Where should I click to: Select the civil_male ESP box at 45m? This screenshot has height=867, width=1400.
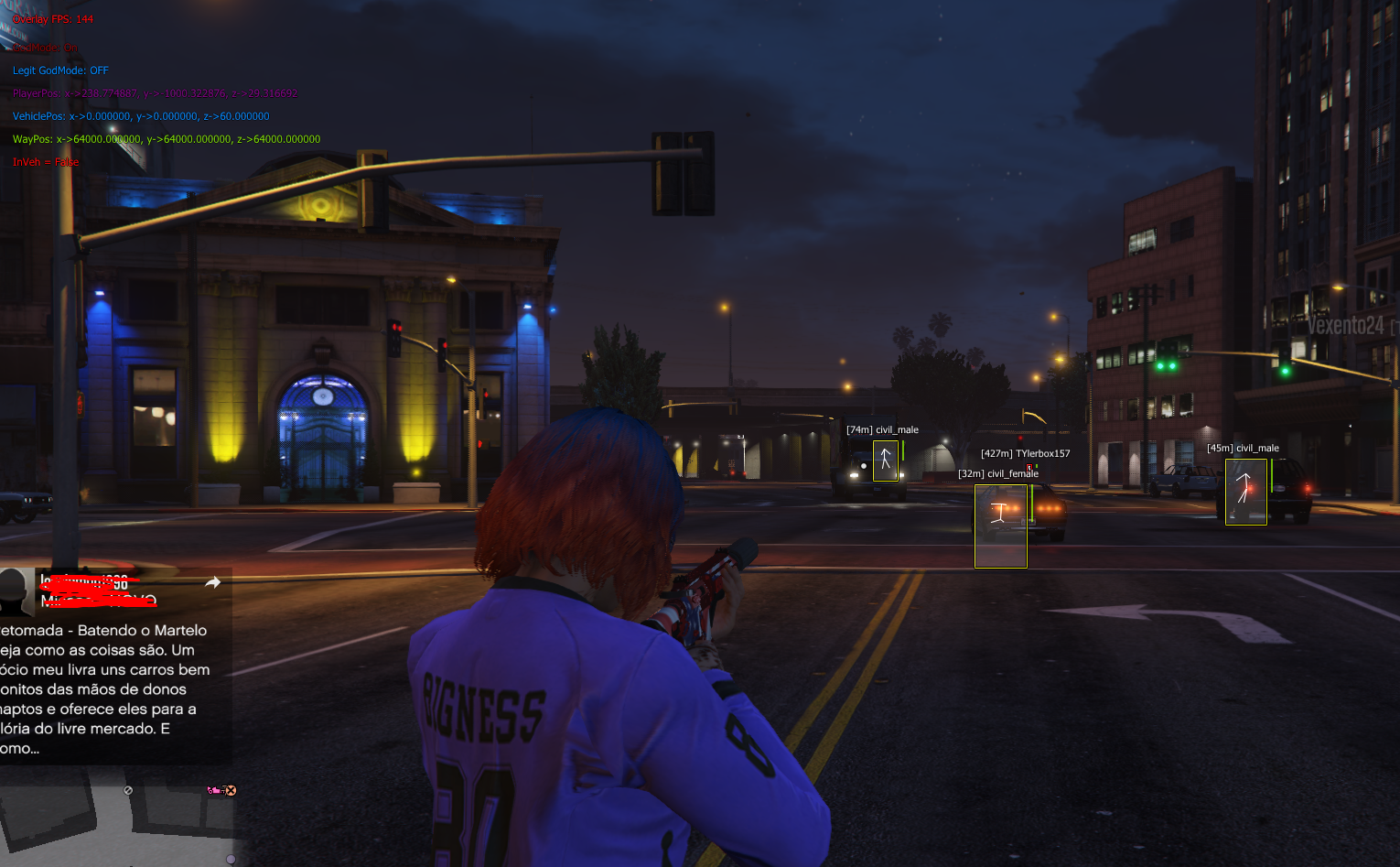pyautogui.click(x=1246, y=492)
